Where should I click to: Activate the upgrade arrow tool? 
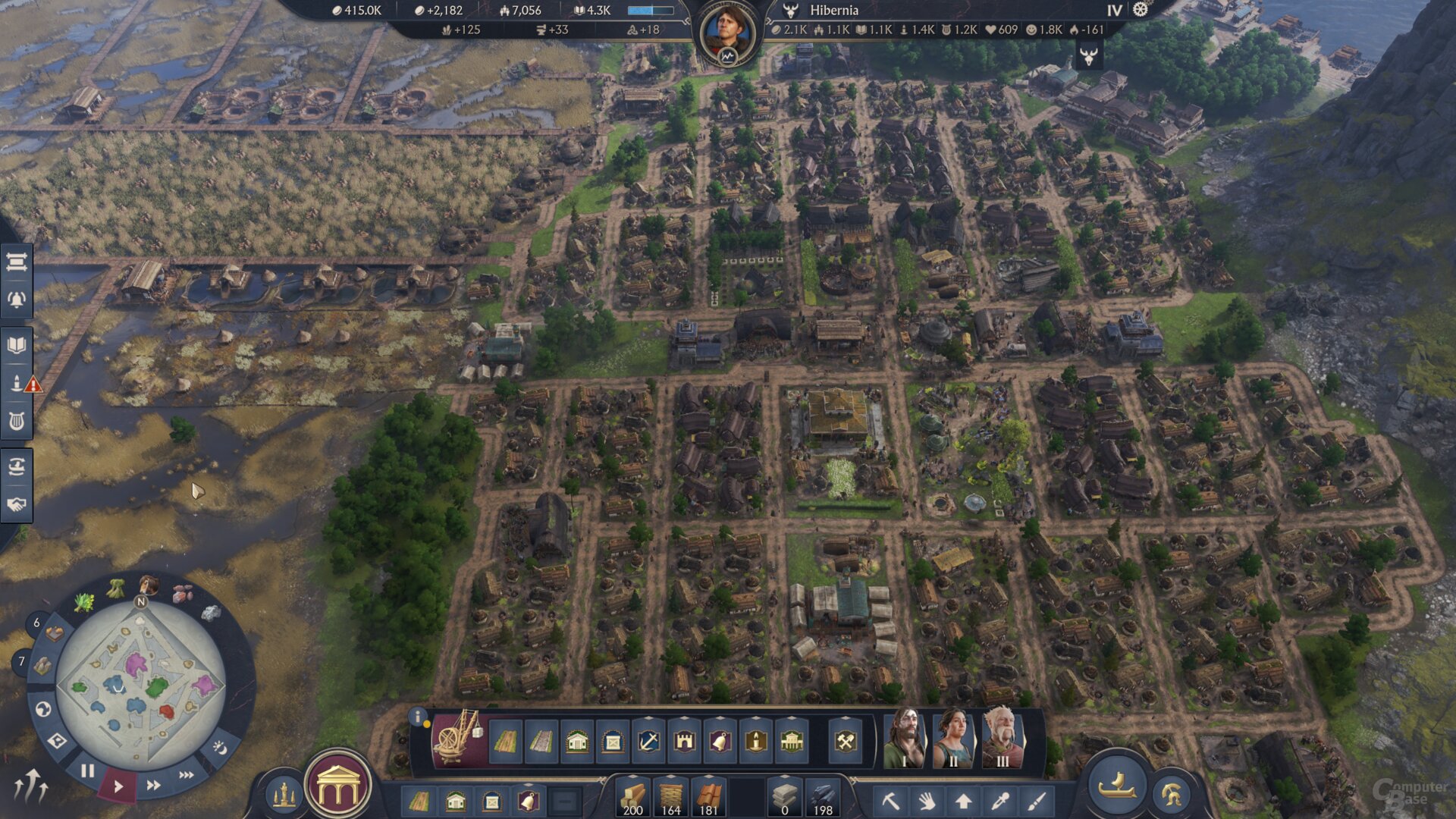(x=963, y=800)
